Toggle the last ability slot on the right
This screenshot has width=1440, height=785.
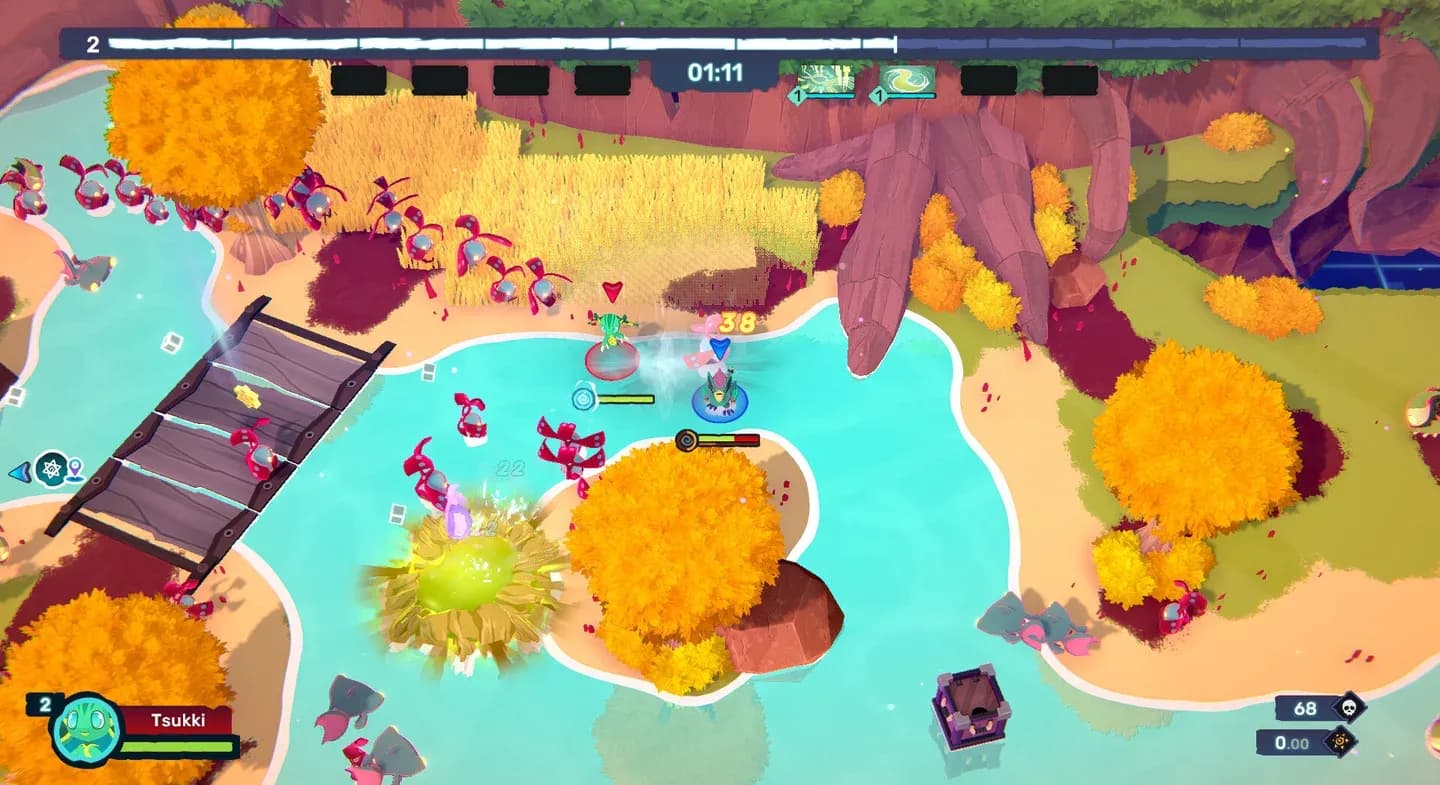1072,78
